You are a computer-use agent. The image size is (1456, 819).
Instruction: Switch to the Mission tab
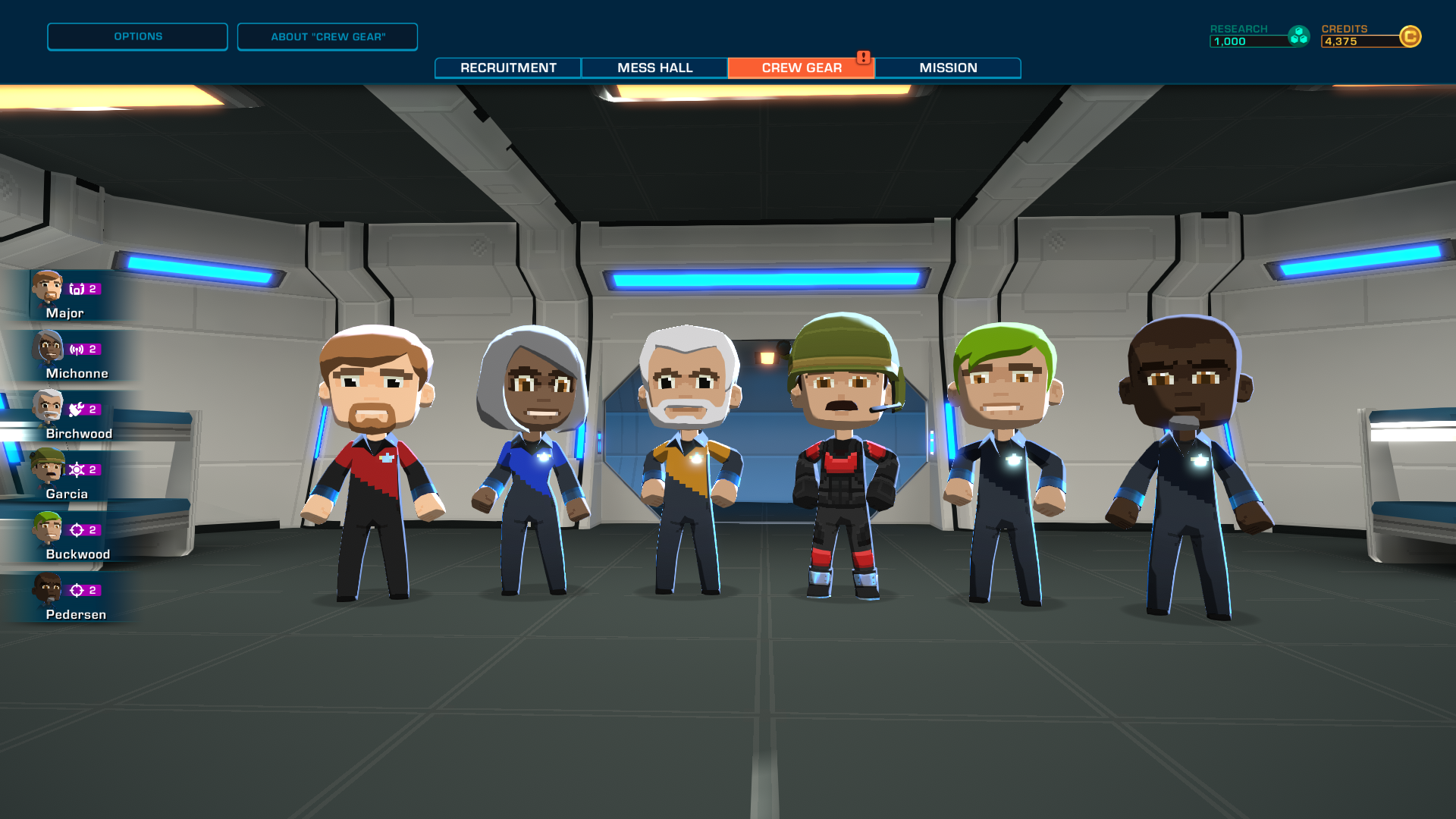click(948, 67)
